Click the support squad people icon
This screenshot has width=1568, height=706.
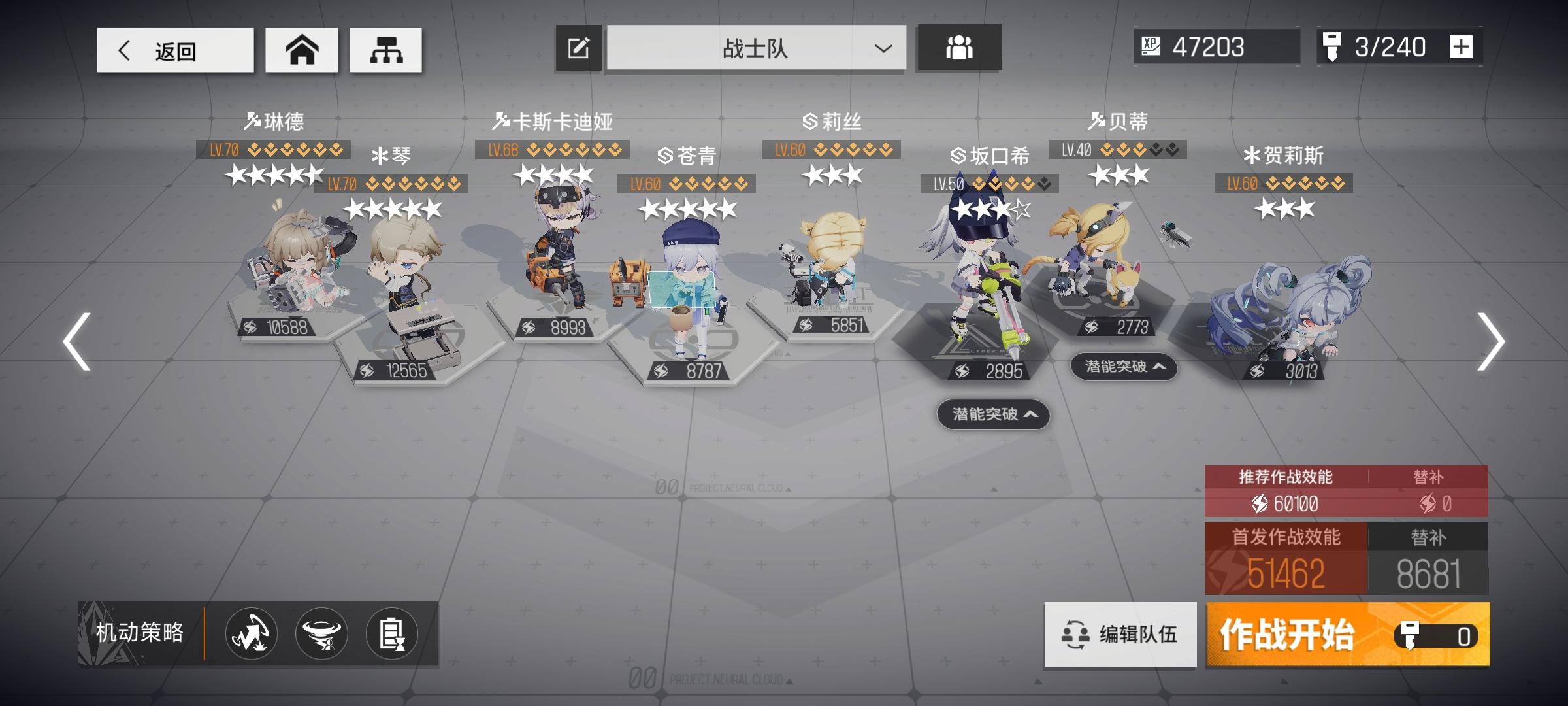tap(958, 47)
